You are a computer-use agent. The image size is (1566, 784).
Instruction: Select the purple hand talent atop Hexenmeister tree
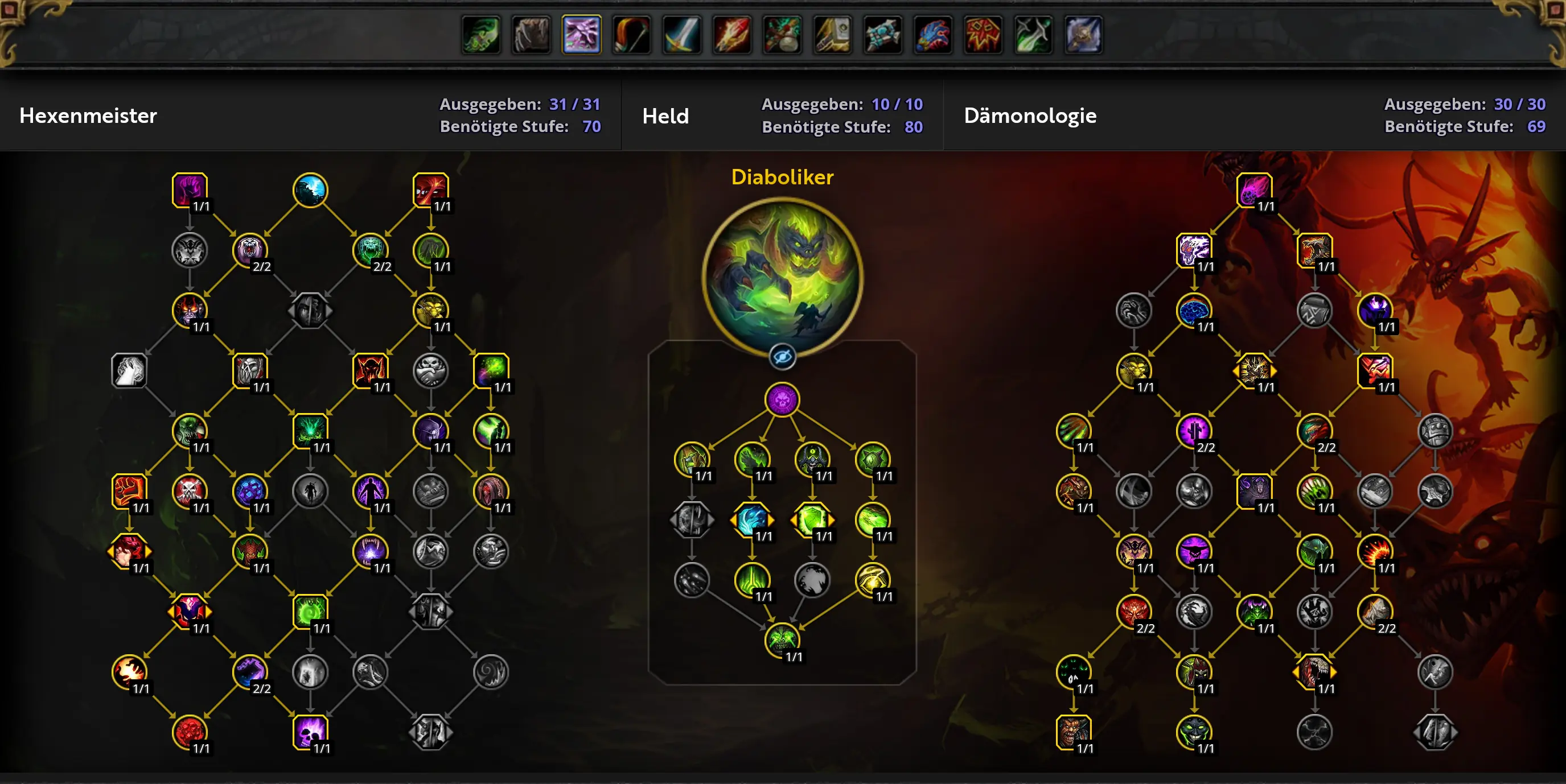(x=190, y=190)
